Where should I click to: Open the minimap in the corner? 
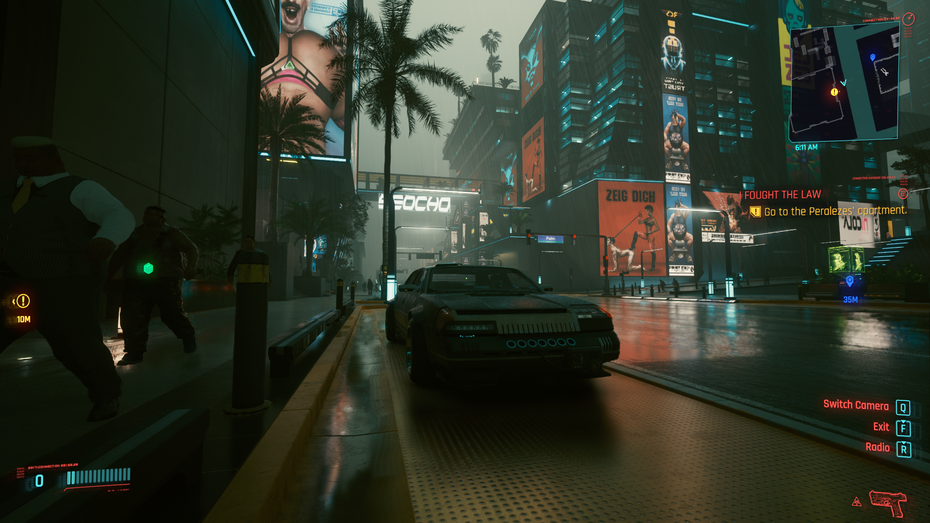843,84
